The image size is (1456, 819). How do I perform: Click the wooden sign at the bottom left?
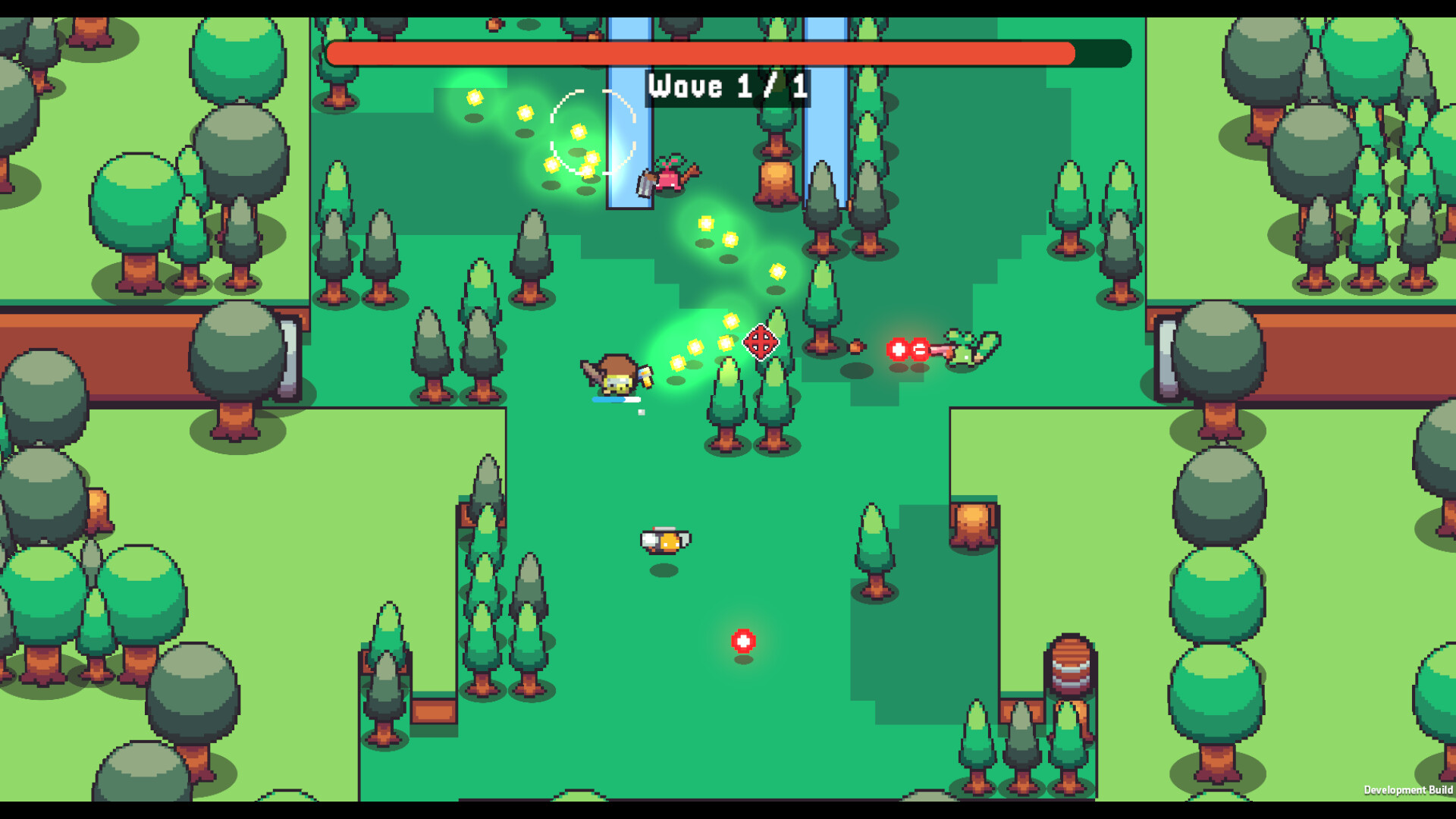[x=434, y=711]
